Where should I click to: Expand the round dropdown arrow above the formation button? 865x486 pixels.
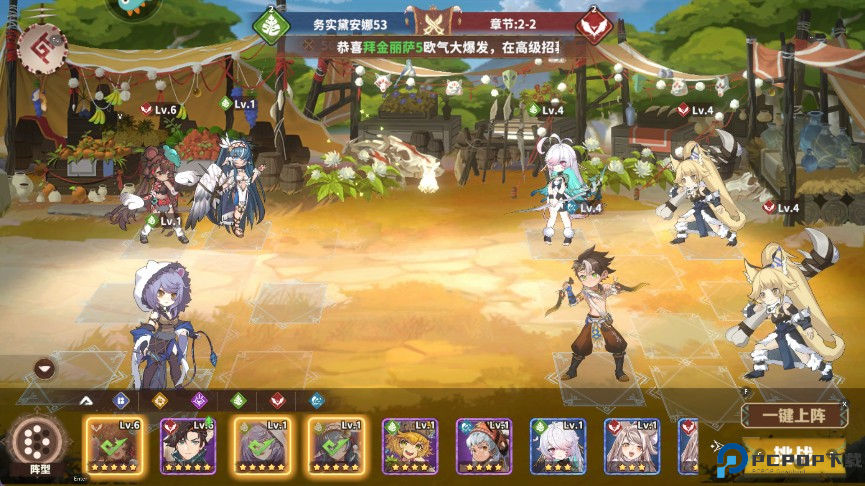[43, 368]
